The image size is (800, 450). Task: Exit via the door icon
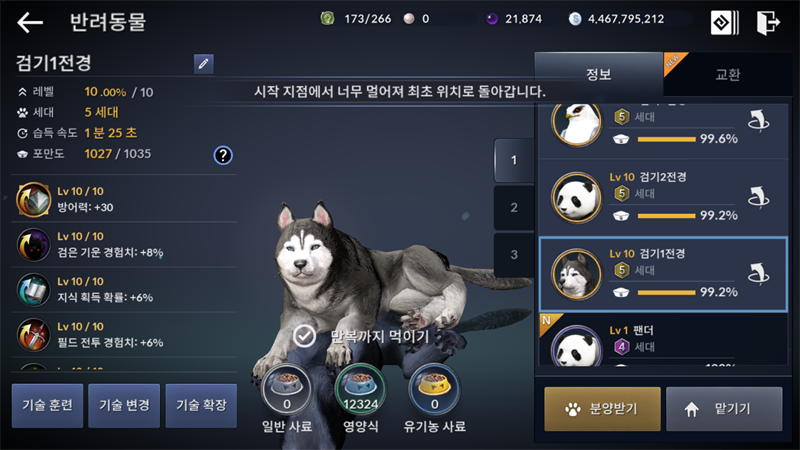coord(768,22)
